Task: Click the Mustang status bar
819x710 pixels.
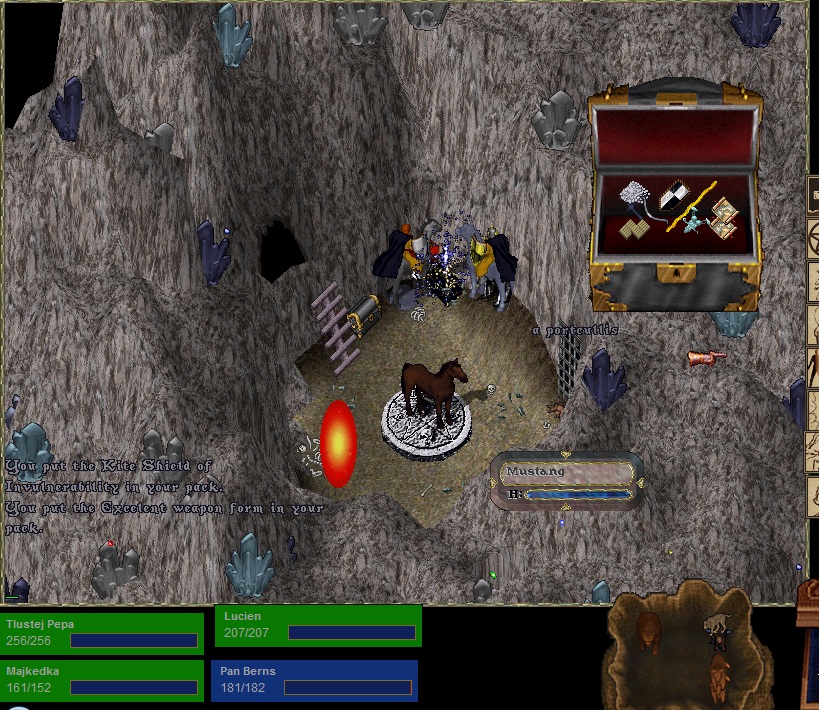Action: (x=567, y=481)
